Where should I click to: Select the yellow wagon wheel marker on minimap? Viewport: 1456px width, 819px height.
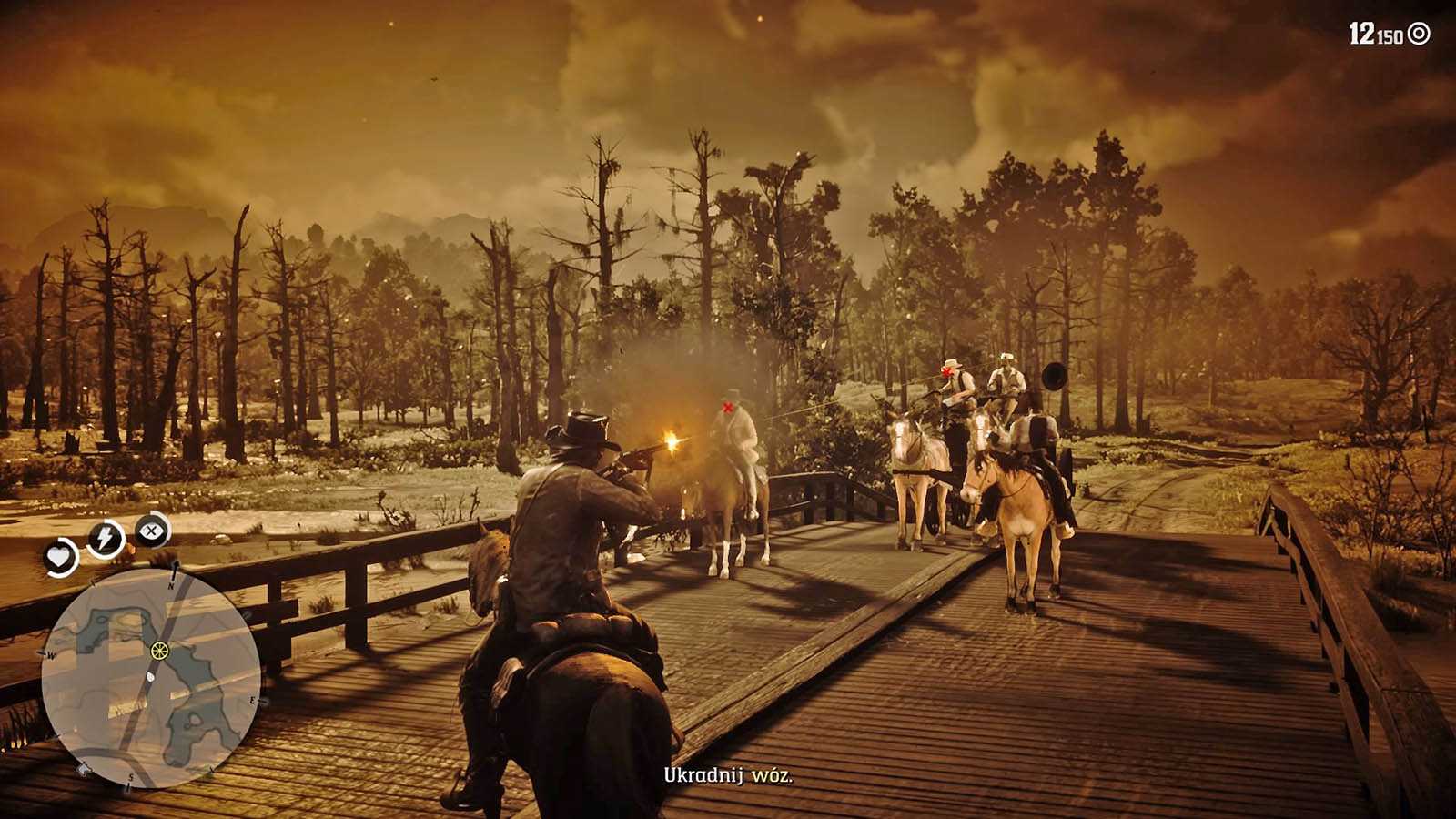160,651
